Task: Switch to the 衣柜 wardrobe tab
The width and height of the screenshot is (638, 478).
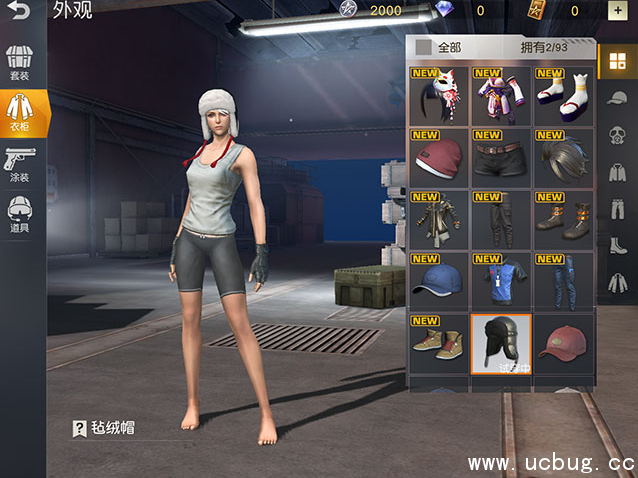Action: pyautogui.click(x=20, y=112)
